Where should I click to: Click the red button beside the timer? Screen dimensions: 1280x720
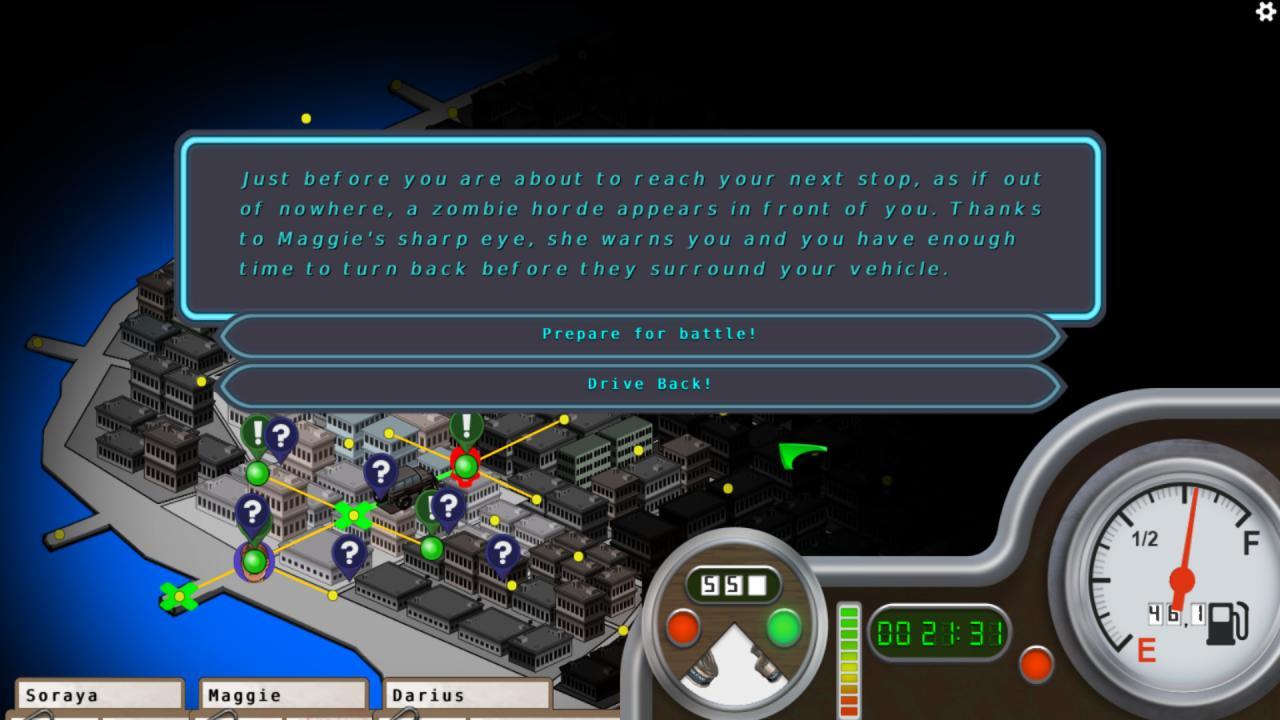1035,664
